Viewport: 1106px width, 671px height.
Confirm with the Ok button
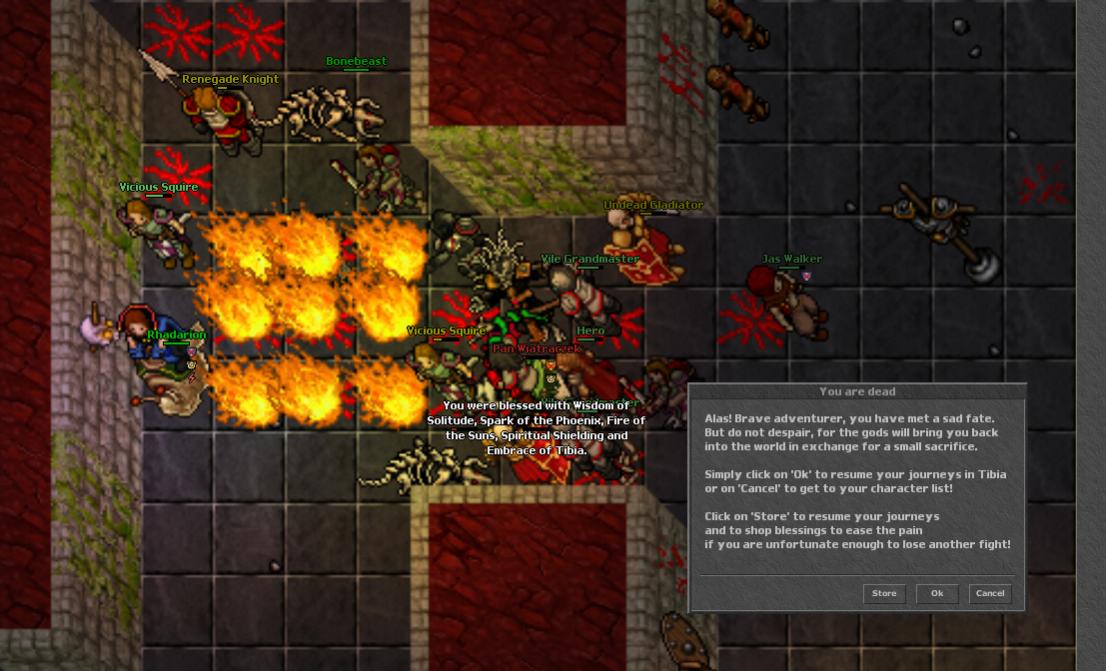(937, 593)
